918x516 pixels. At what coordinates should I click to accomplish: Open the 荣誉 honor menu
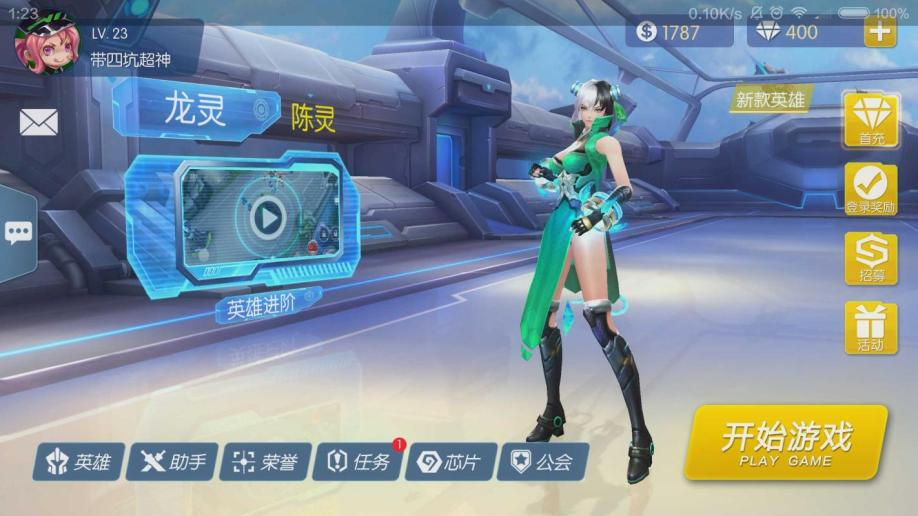[265, 462]
